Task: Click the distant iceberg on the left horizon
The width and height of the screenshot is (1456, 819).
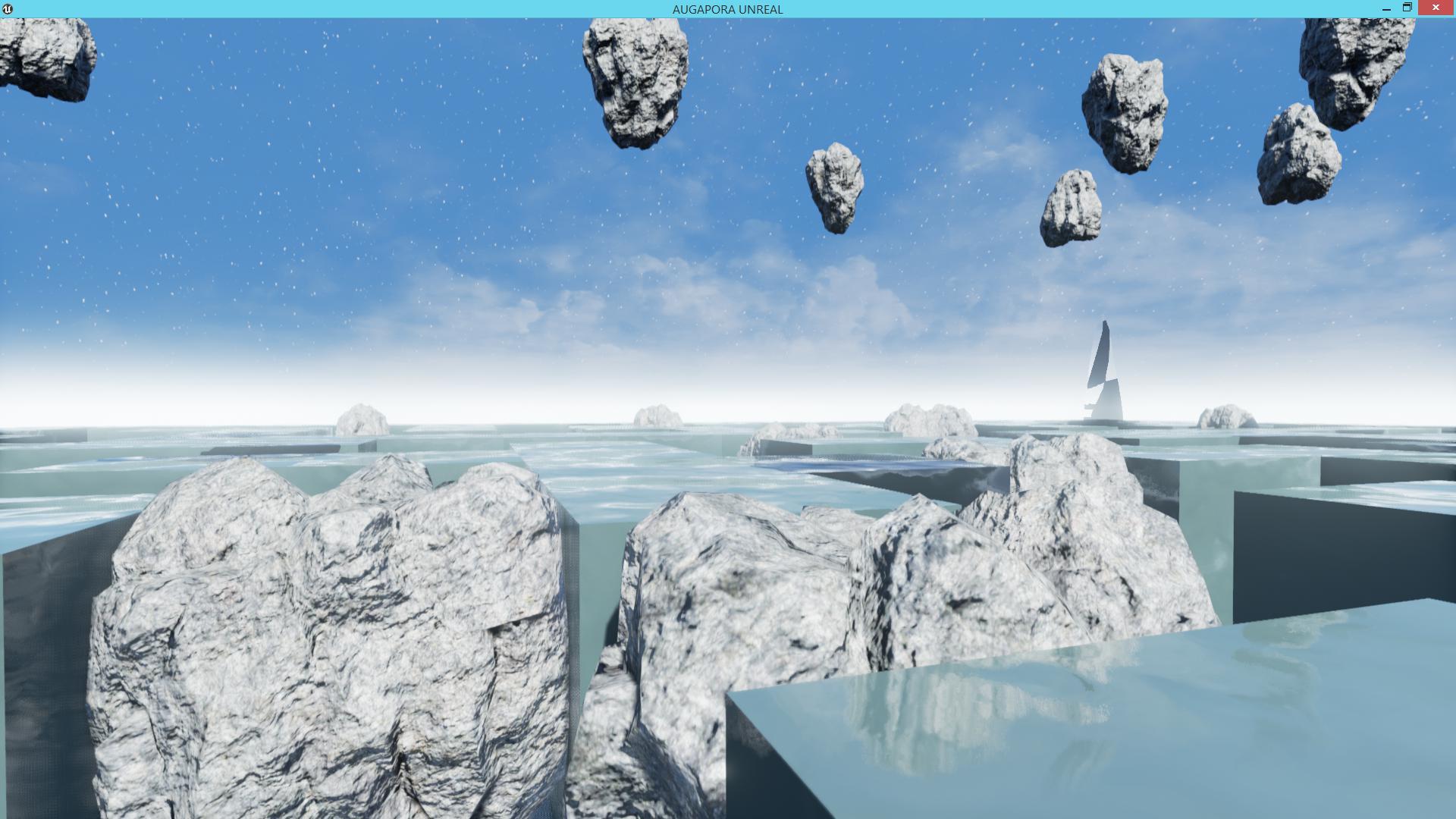Action: pos(362,419)
